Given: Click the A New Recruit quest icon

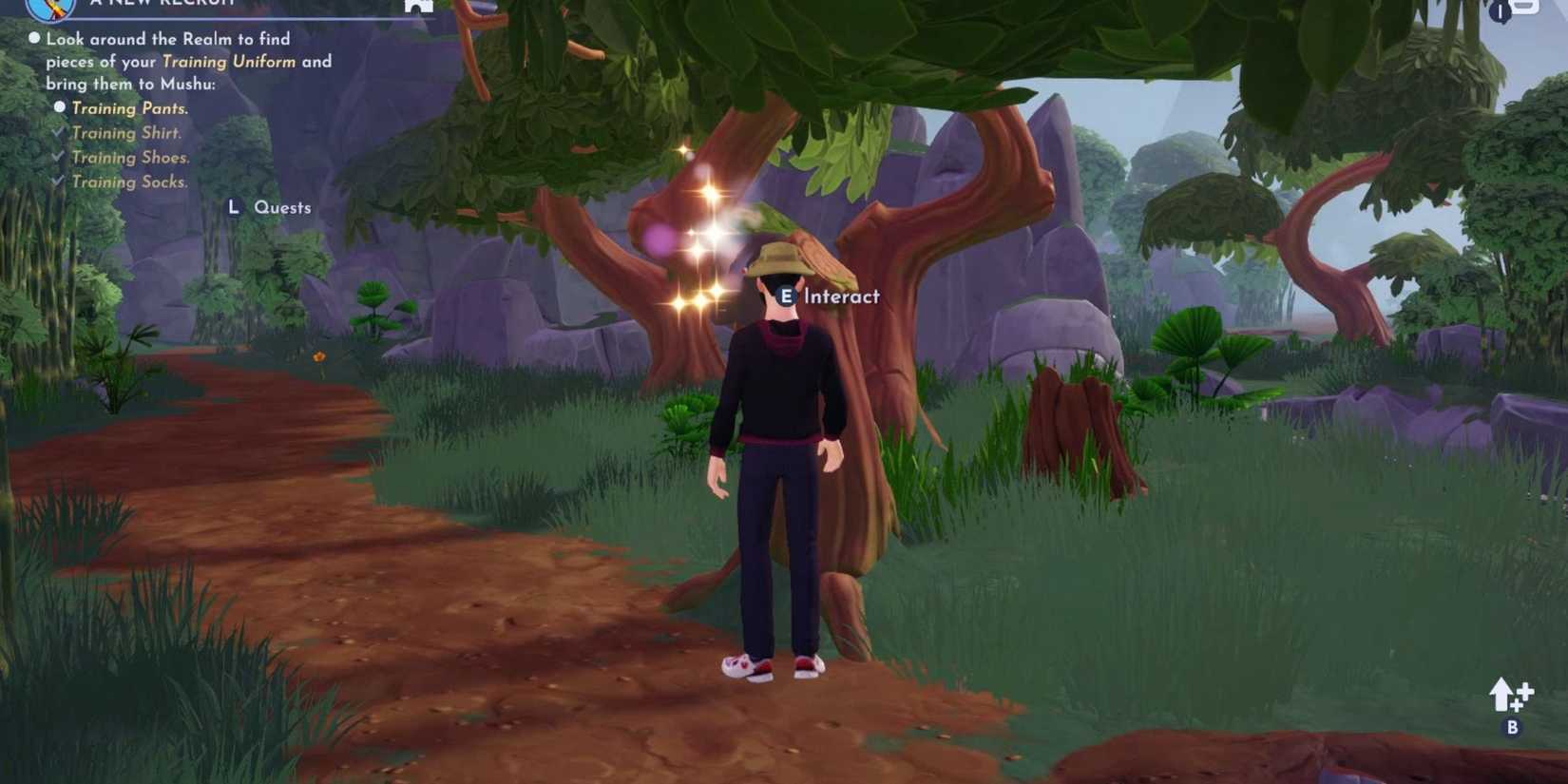Looking at the screenshot, I should [x=49, y=8].
